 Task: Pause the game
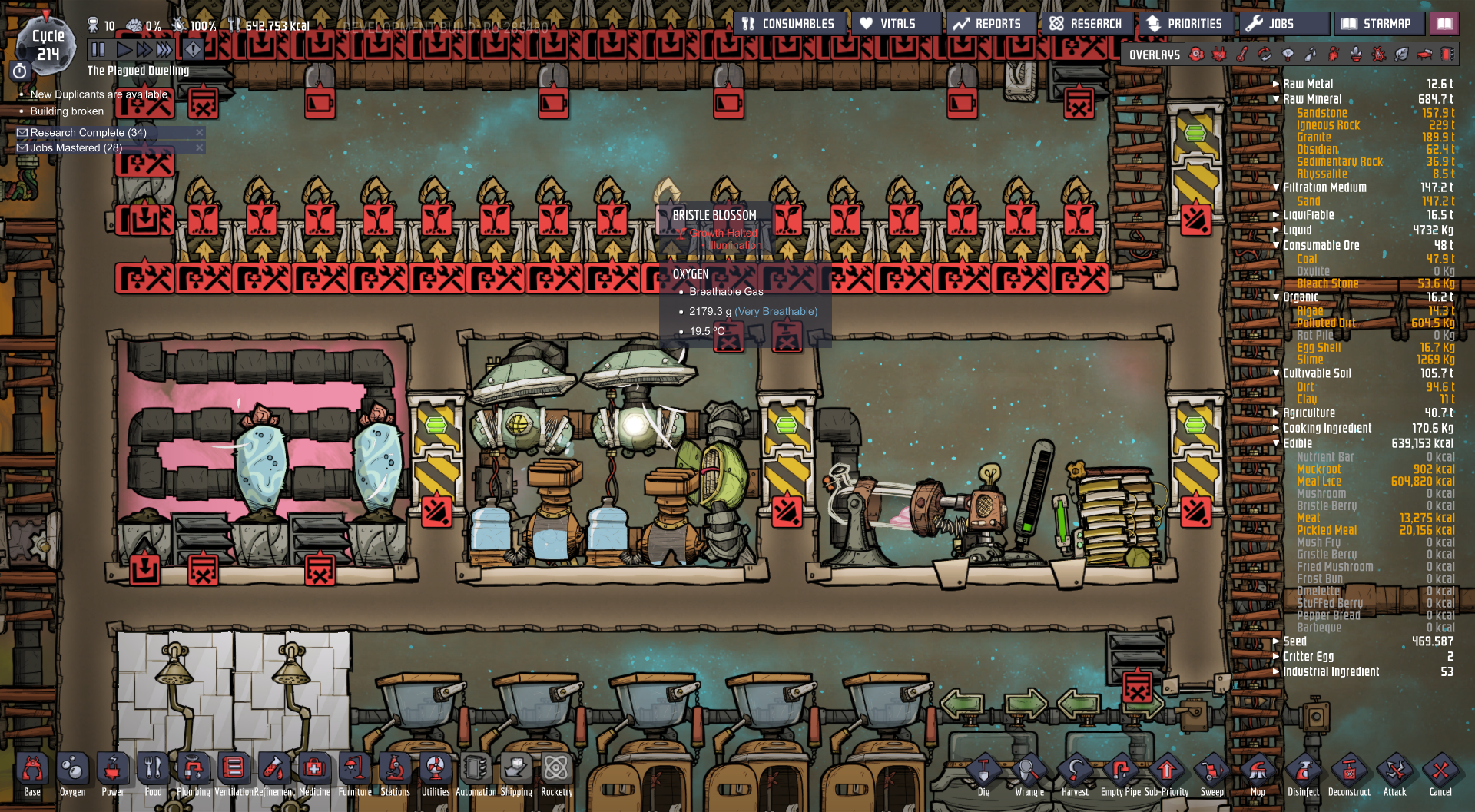[x=98, y=49]
